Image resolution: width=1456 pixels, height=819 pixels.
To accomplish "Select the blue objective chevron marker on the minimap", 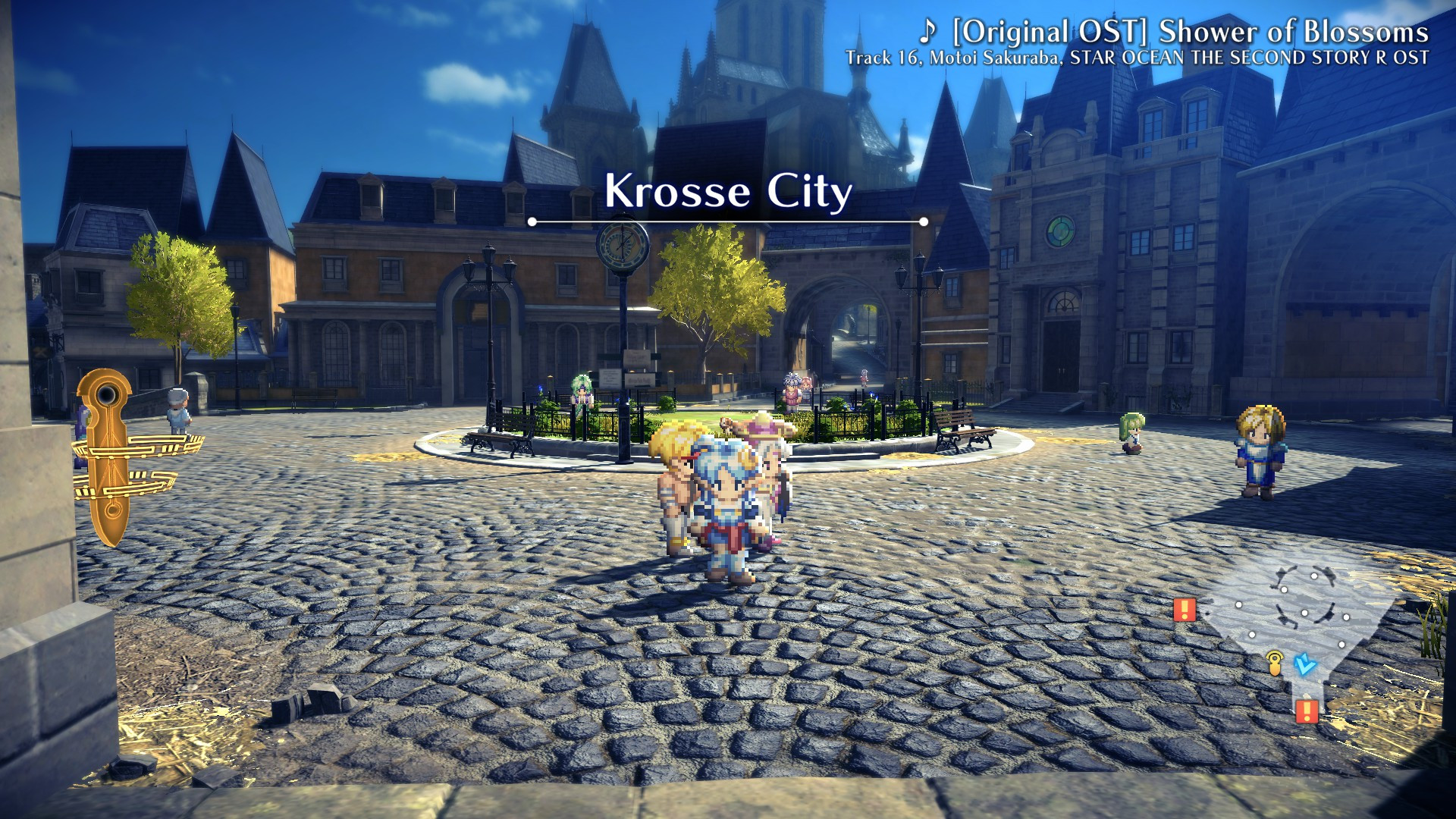I will click(x=1305, y=666).
